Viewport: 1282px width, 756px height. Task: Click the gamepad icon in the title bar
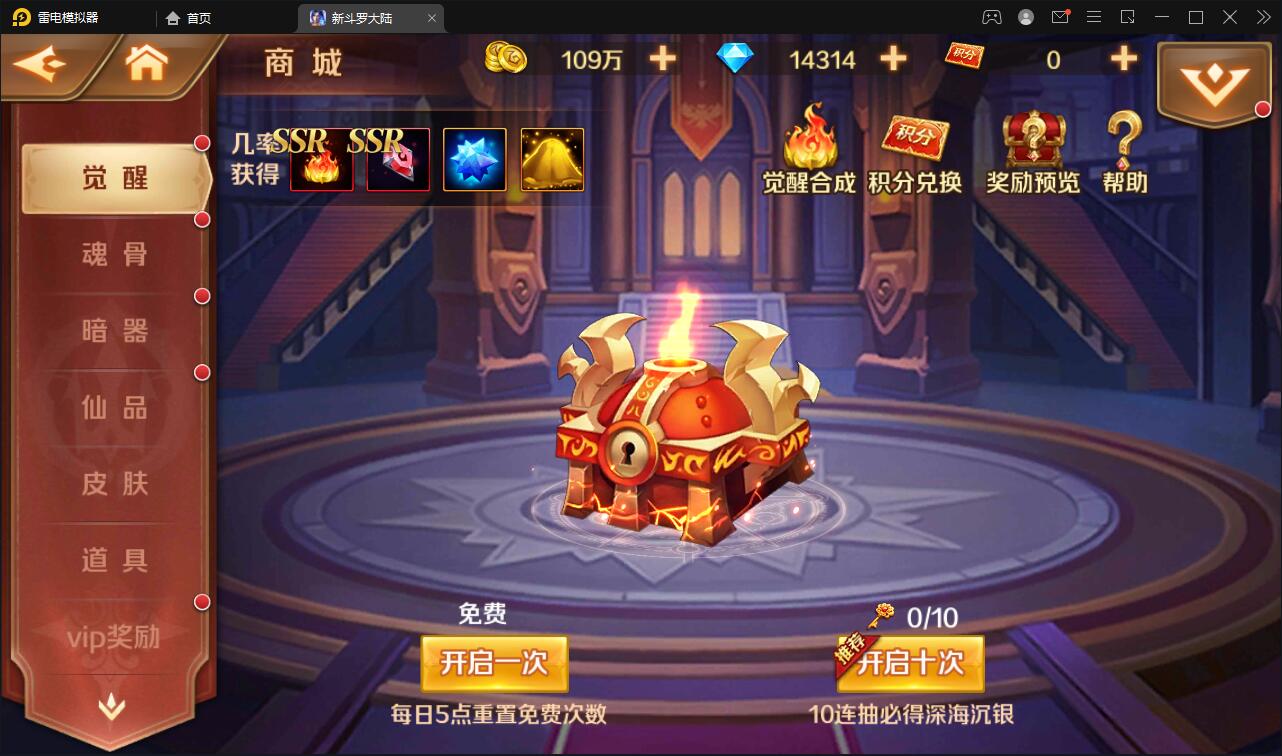992,17
